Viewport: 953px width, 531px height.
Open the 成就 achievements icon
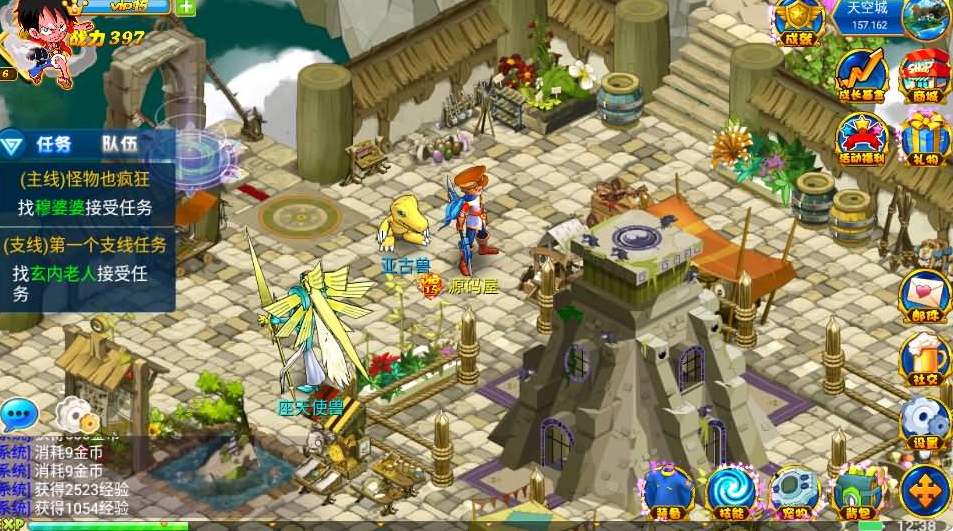click(x=799, y=22)
